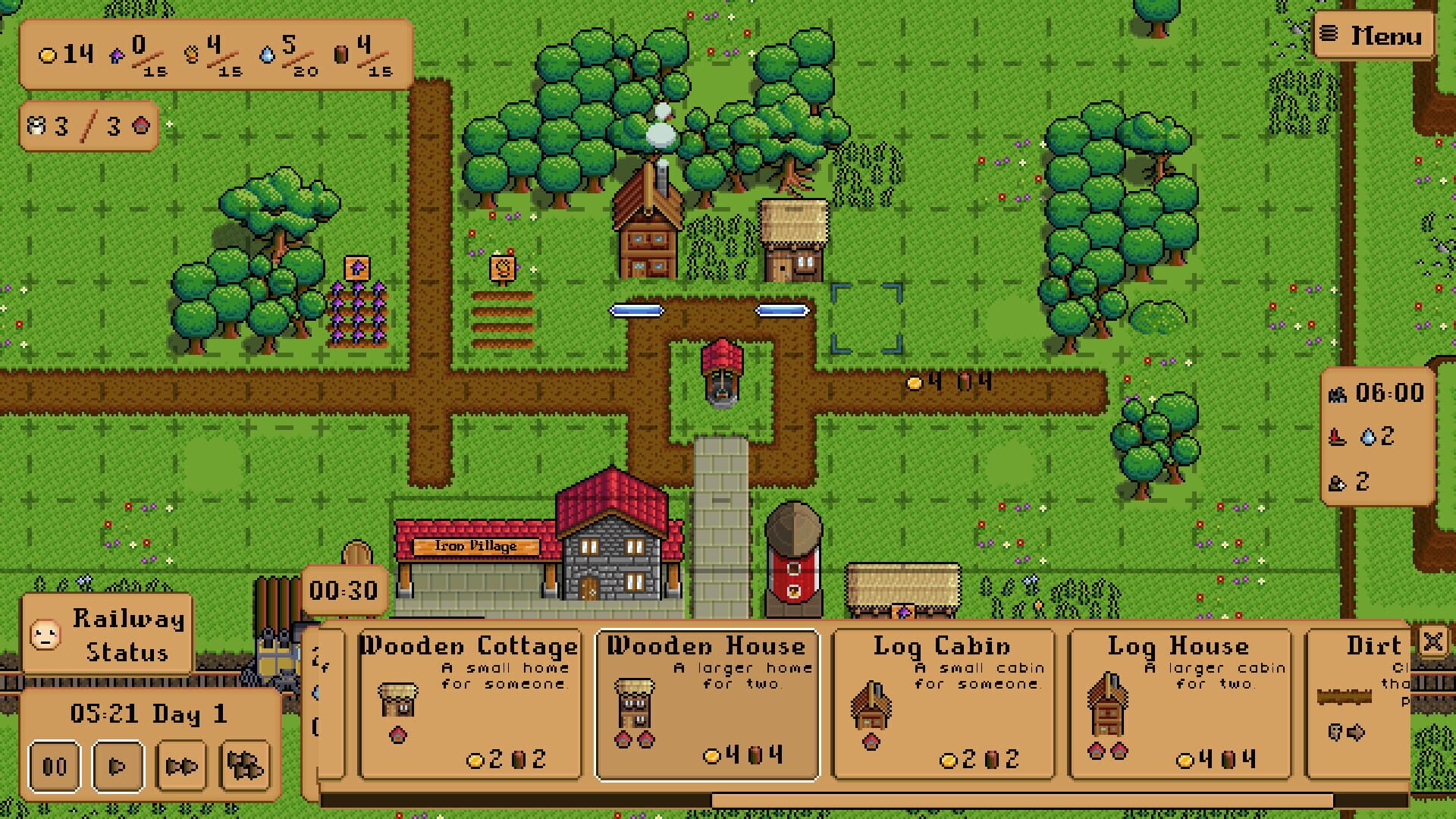The image size is (1456, 819).
Task: Close the building selection menu
Action: (1432, 644)
